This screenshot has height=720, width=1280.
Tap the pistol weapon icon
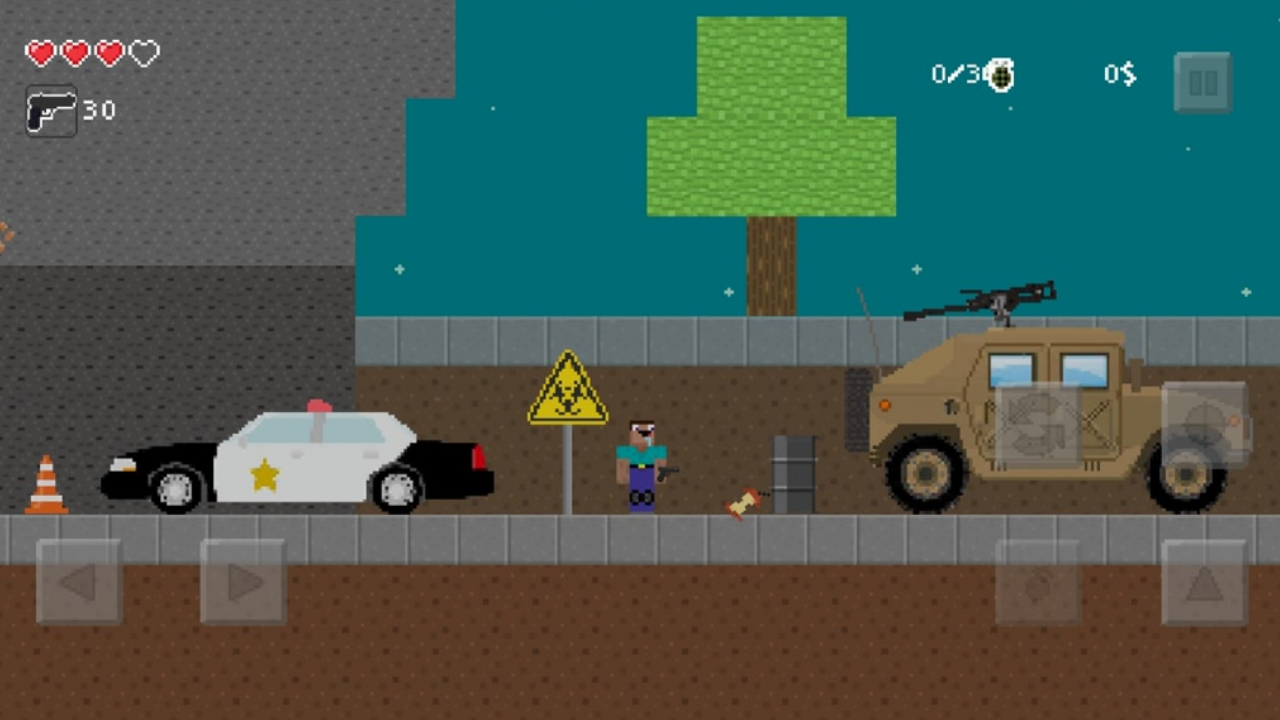click(49, 110)
